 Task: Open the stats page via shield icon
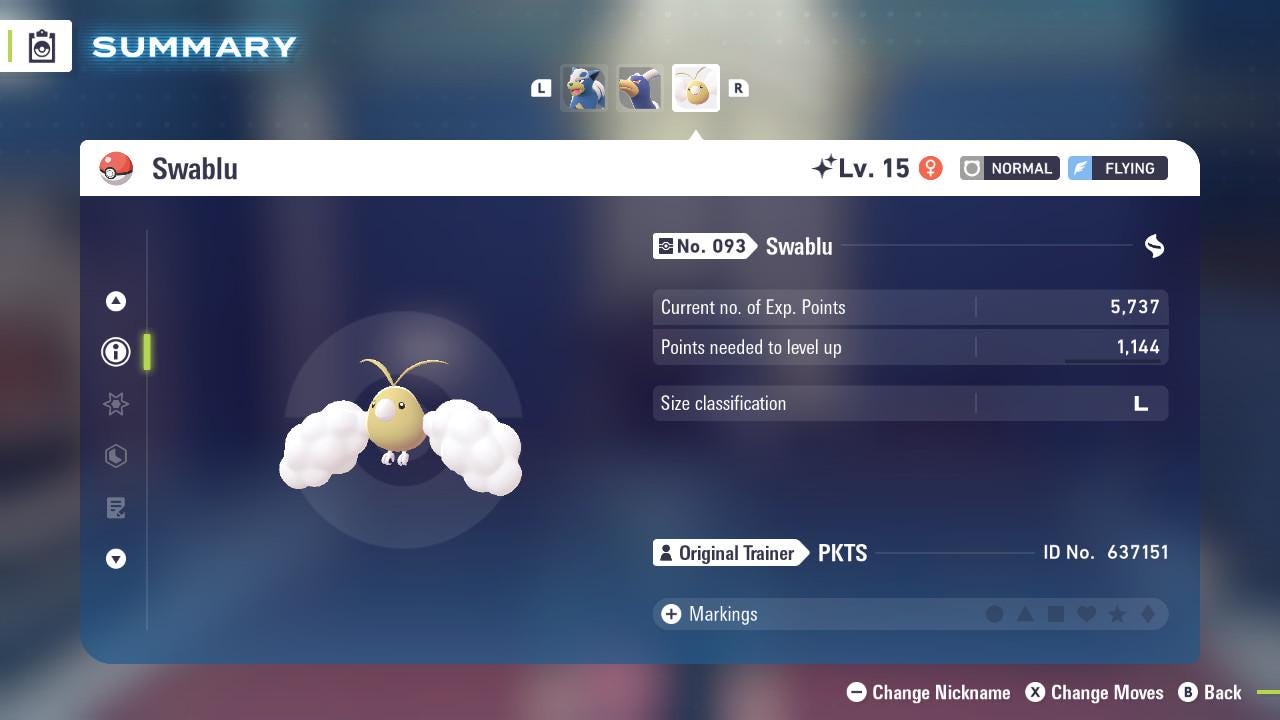click(116, 456)
